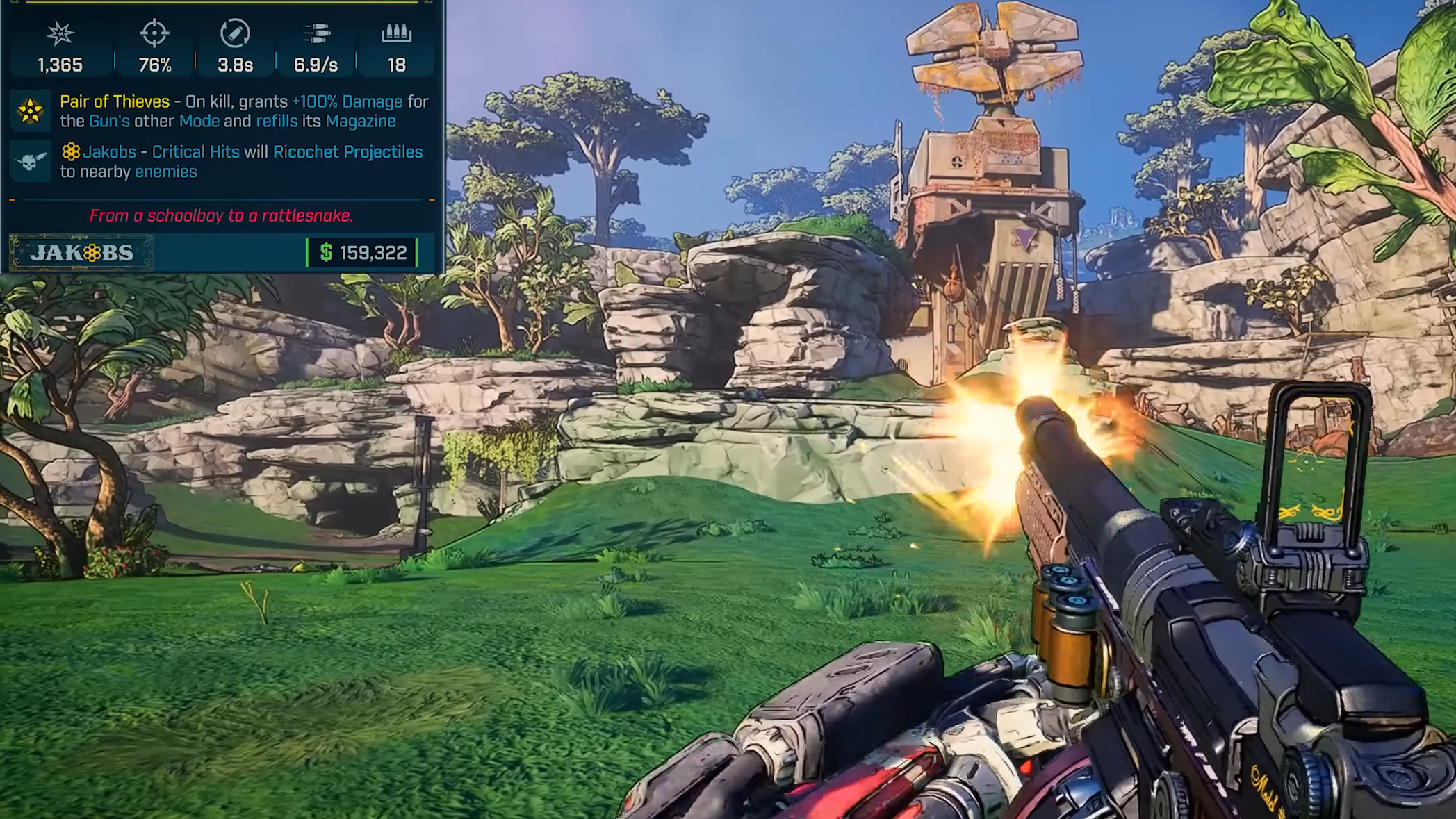Click the fire rate bullets icon
The width and height of the screenshot is (1456, 819).
(x=316, y=33)
